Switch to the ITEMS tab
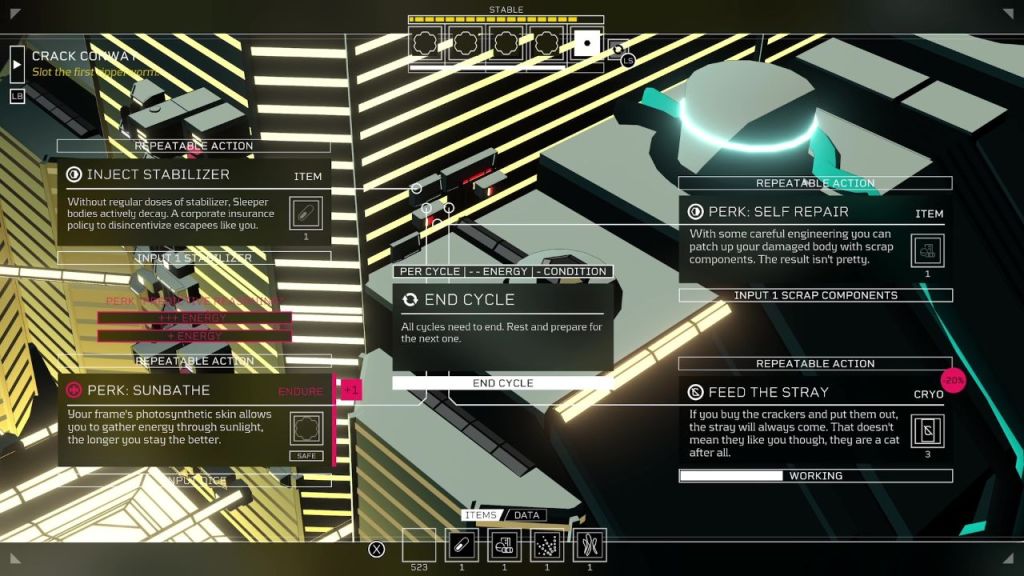This screenshot has width=1024, height=576. [x=481, y=515]
